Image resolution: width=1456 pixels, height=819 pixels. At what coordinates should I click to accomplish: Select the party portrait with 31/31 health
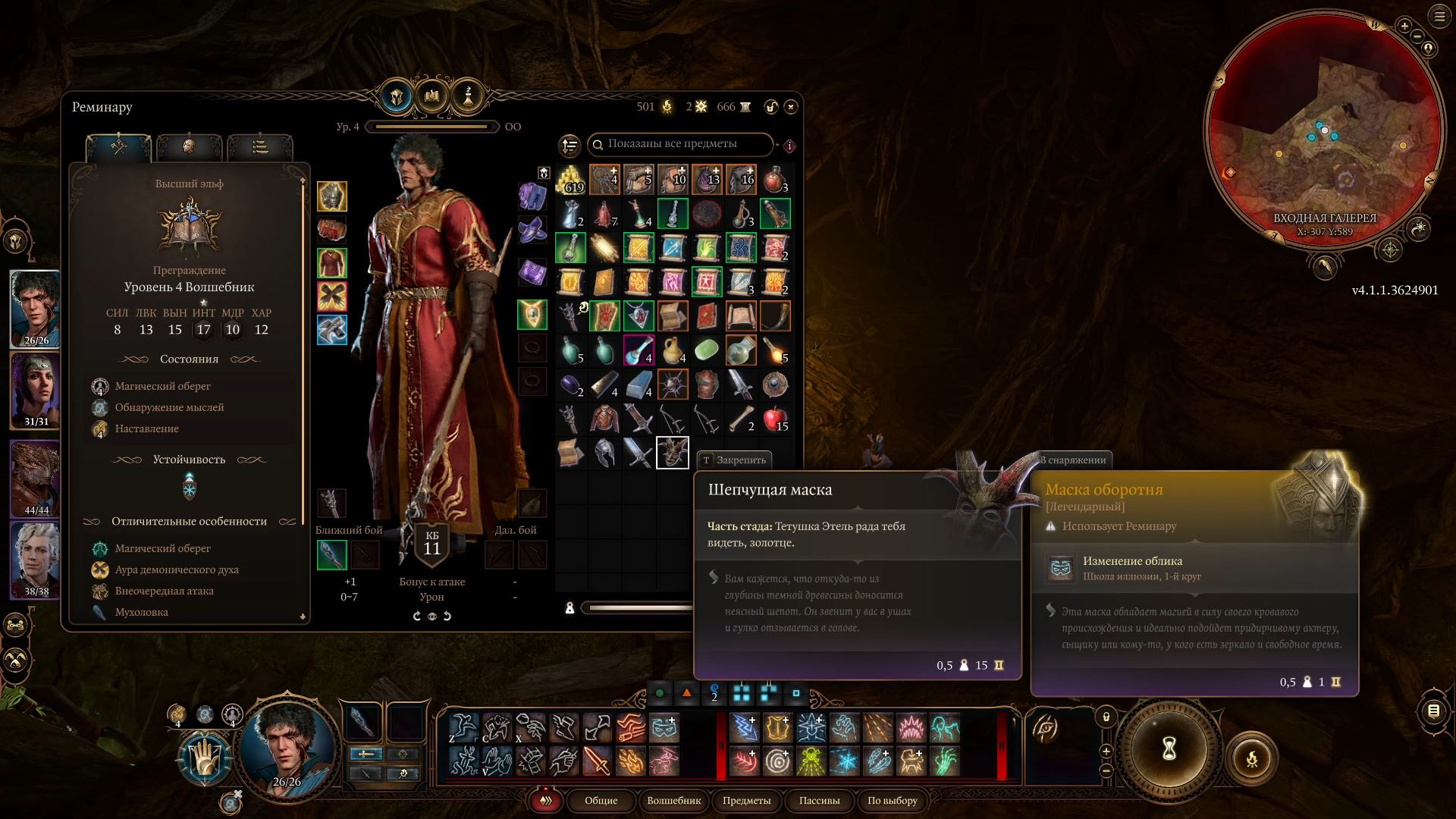click(x=36, y=390)
